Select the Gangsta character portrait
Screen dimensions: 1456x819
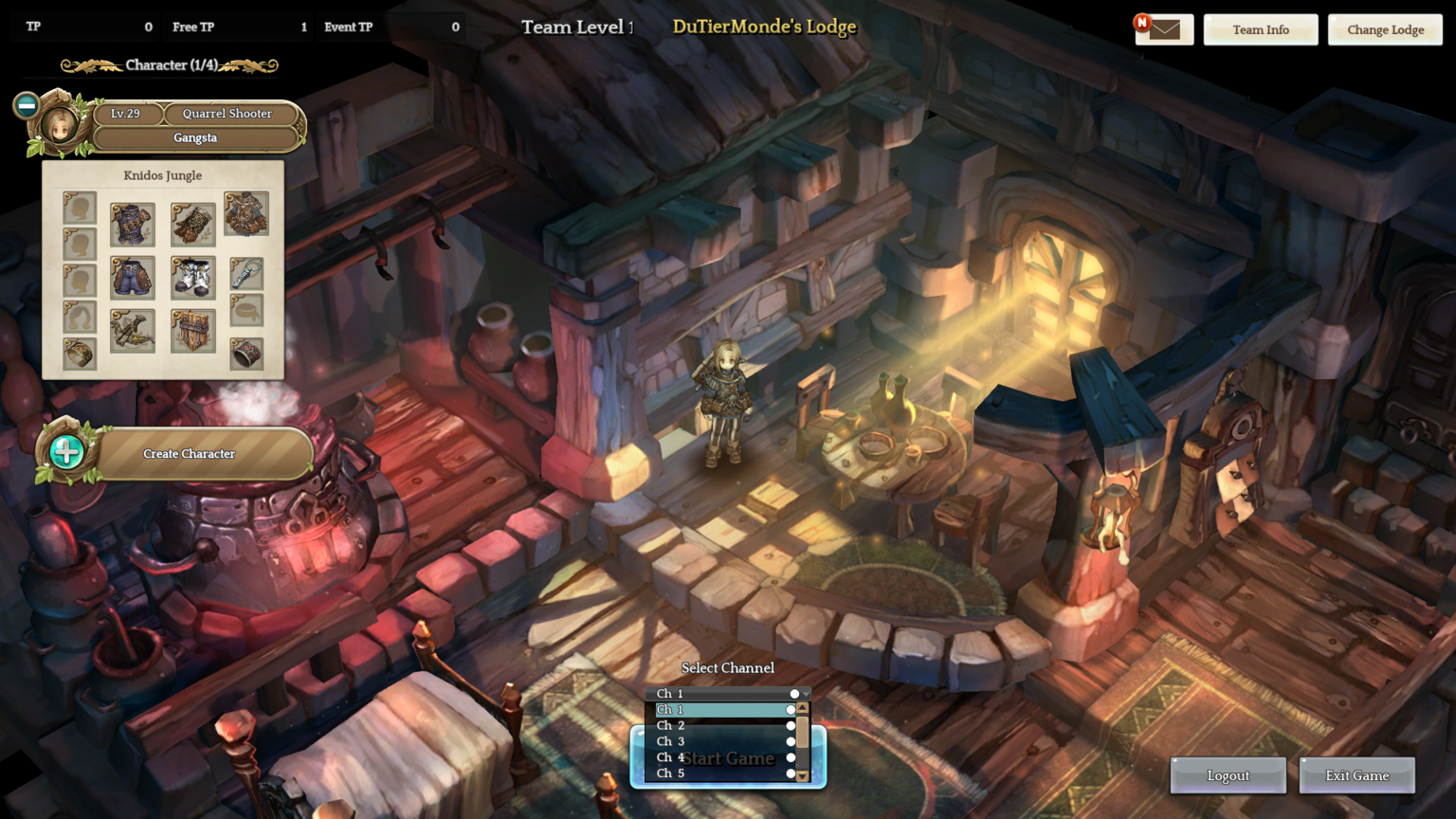point(61,126)
